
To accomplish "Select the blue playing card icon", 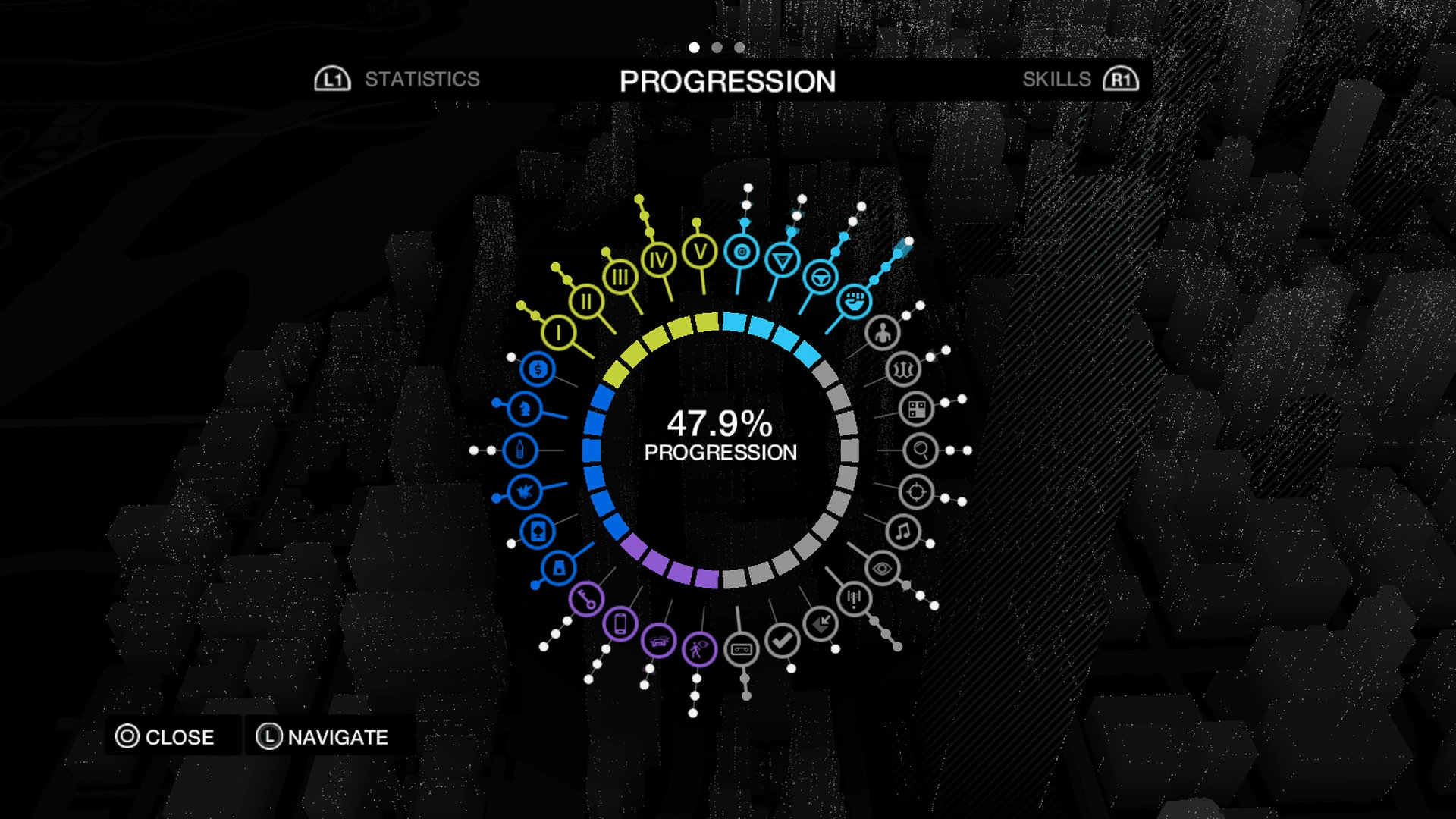I will click(x=538, y=532).
